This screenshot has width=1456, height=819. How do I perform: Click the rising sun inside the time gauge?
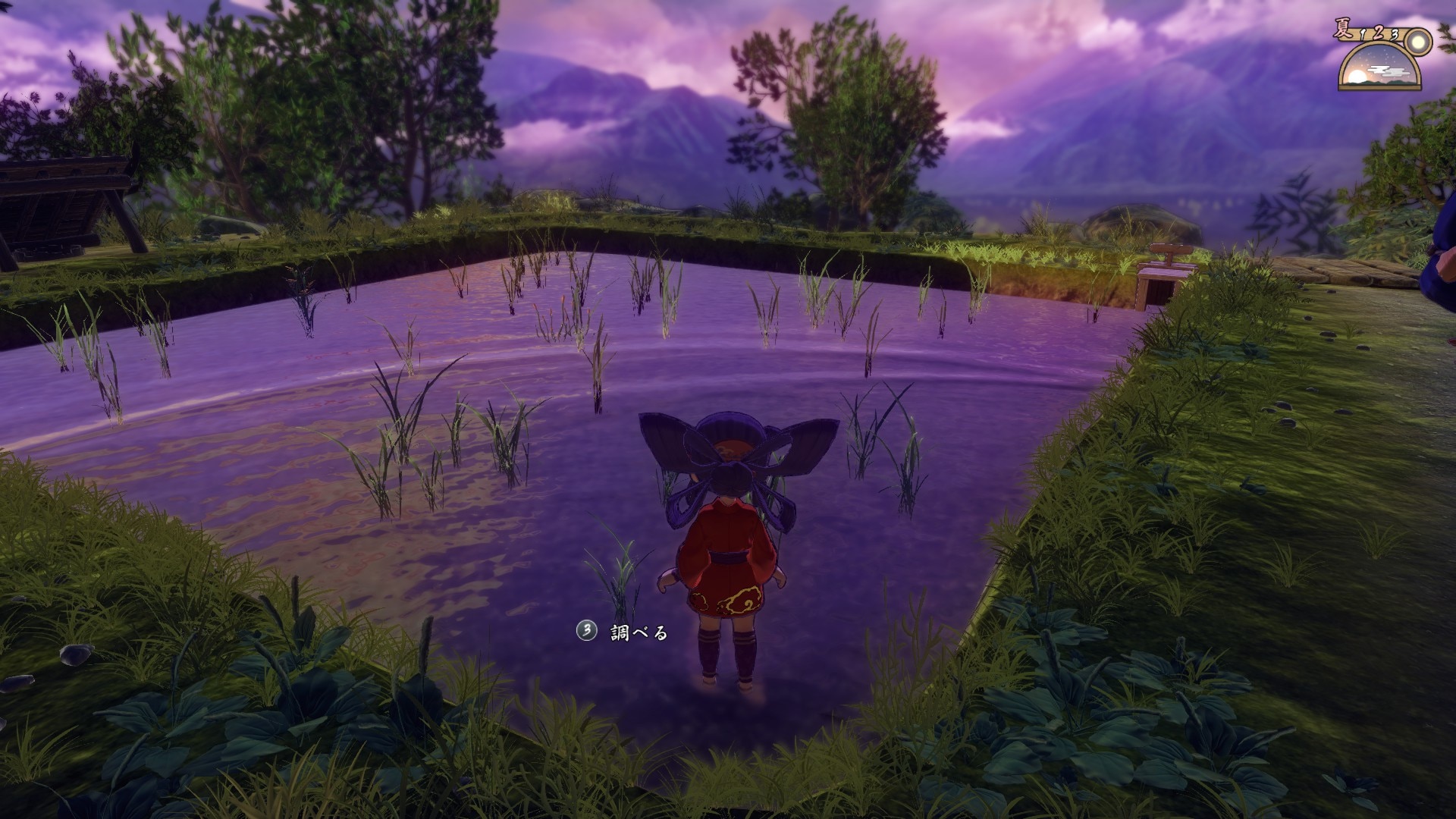(1357, 75)
